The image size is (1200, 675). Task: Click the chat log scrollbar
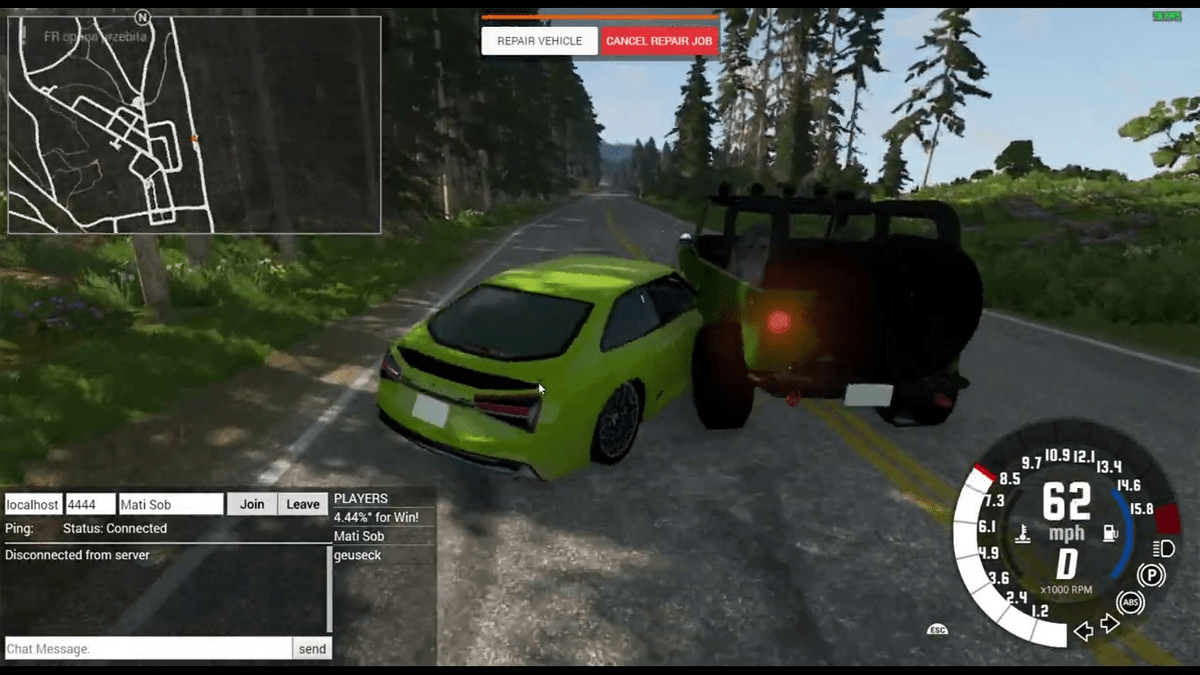[x=329, y=588]
